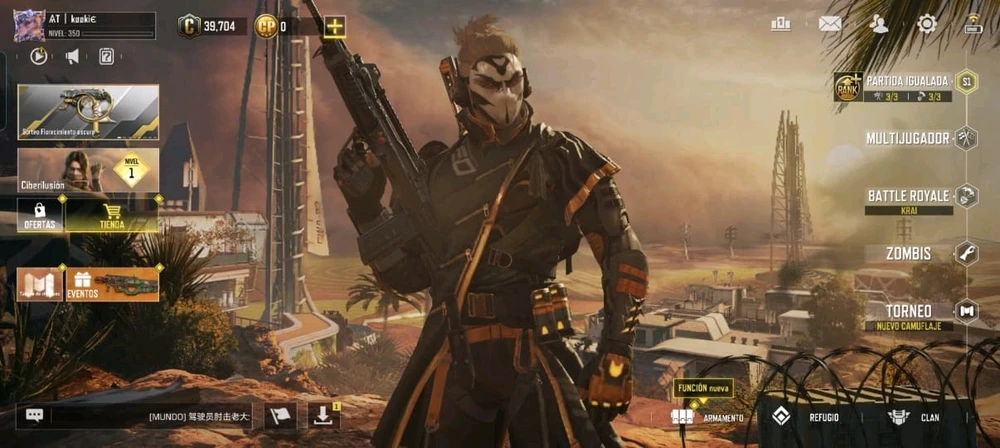
Task: Open the Sorteo Florecimiento oscuro banner
Action: (x=88, y=112)
